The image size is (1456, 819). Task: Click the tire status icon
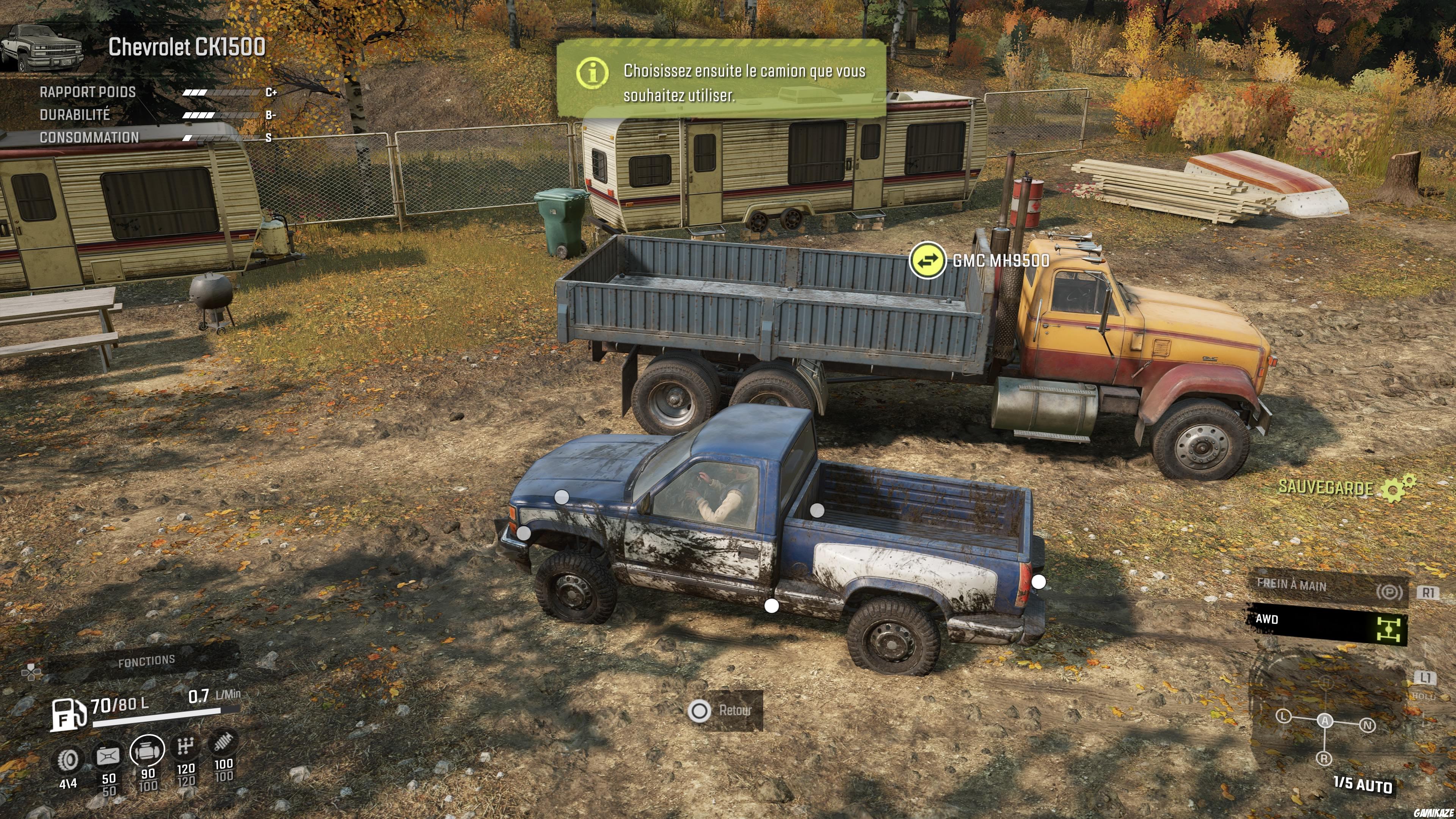[68, 760]
